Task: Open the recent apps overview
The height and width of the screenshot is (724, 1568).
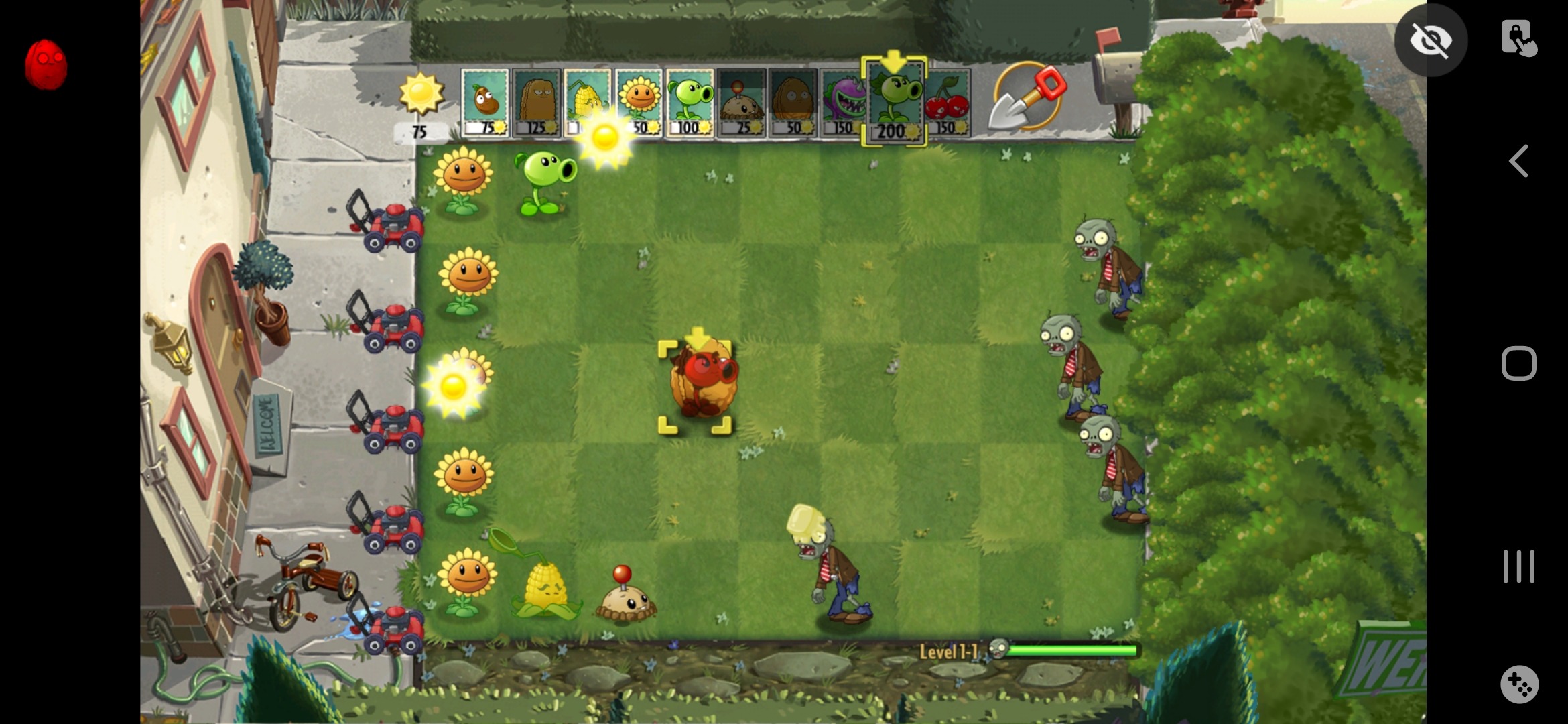Action: click(1519, 566)
